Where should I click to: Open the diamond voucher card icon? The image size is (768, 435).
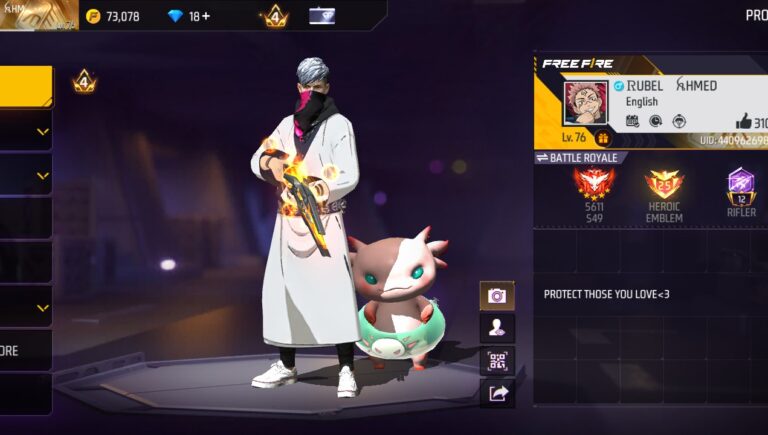click(x=322, y=16)
